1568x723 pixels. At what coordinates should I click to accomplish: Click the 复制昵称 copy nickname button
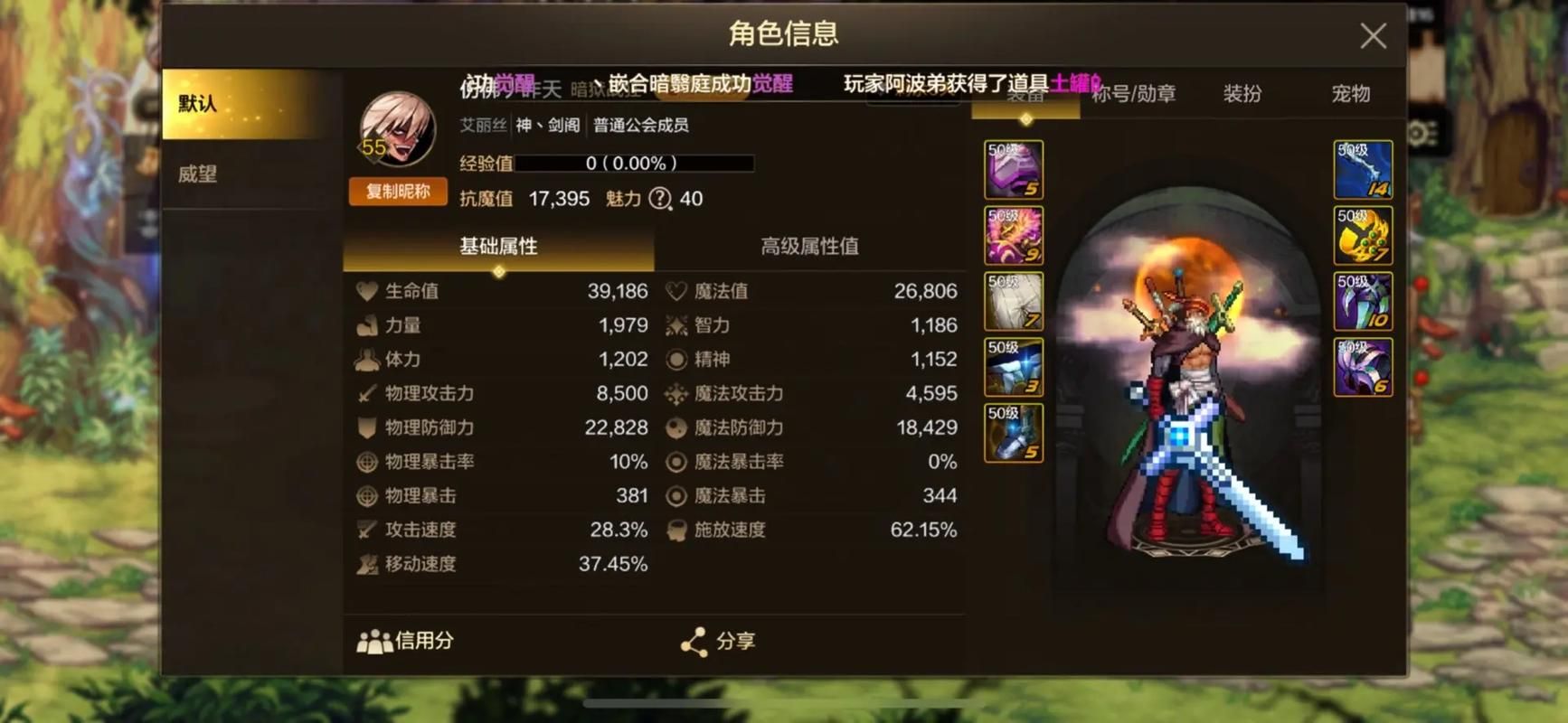(397, 192)
